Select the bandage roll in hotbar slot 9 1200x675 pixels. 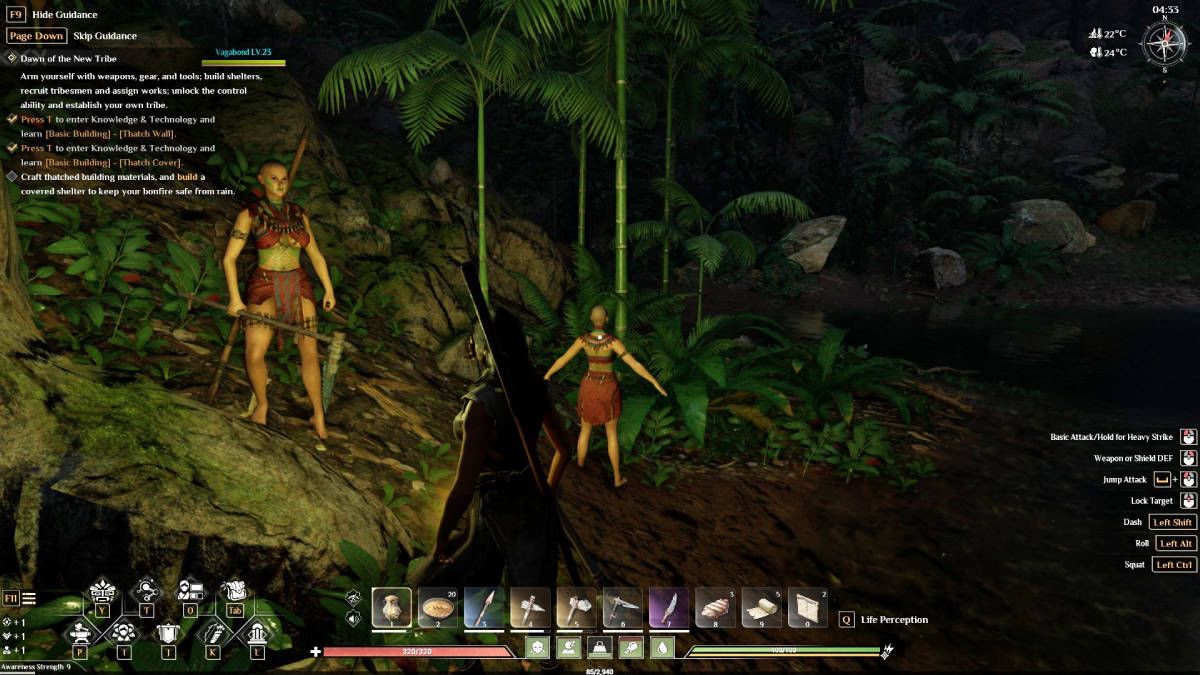pyautogui.click(x=761, y=607)
